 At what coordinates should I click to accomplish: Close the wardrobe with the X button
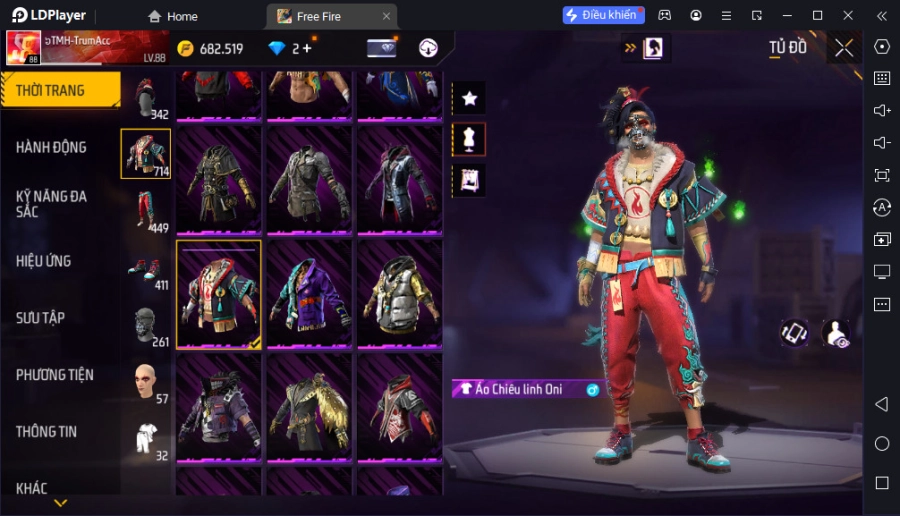point(844,48)
